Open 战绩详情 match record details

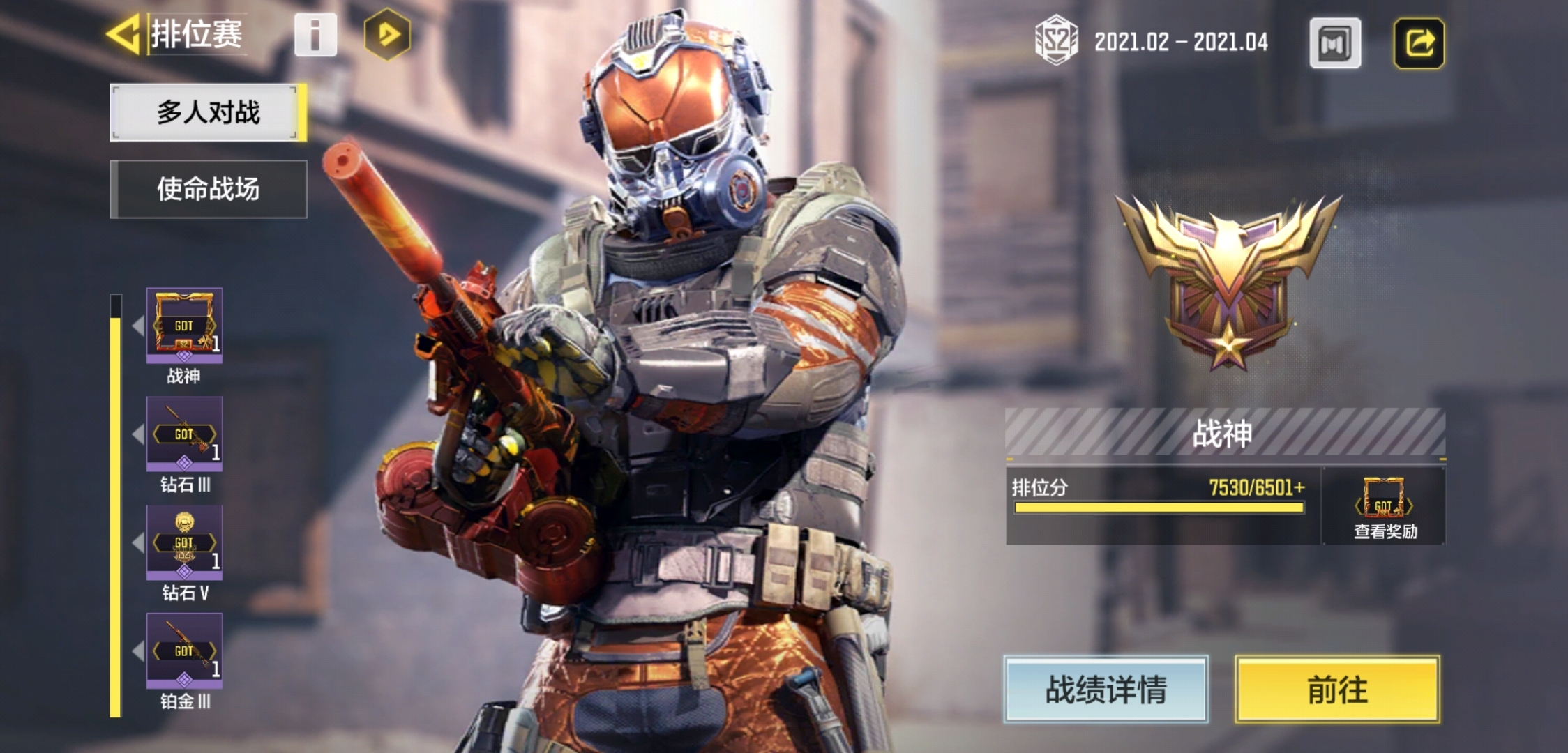[x=1106, y=689]
